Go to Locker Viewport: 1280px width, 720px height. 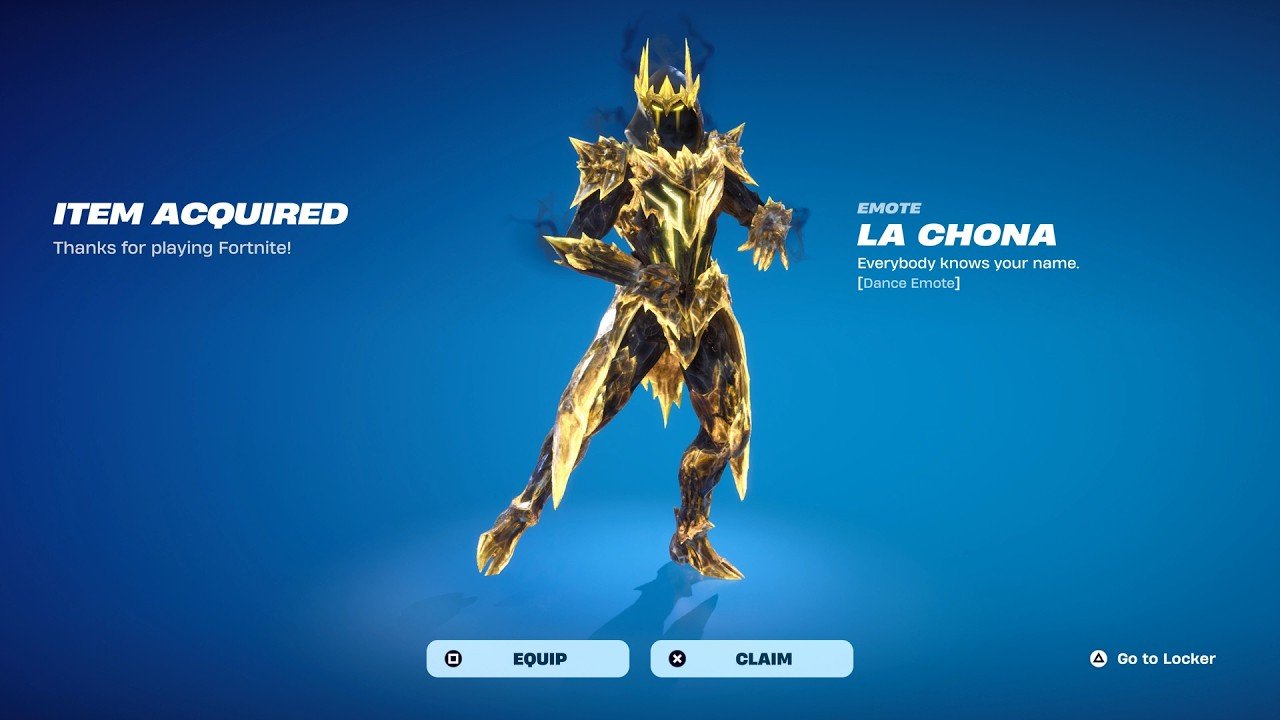coord(1153,659)
